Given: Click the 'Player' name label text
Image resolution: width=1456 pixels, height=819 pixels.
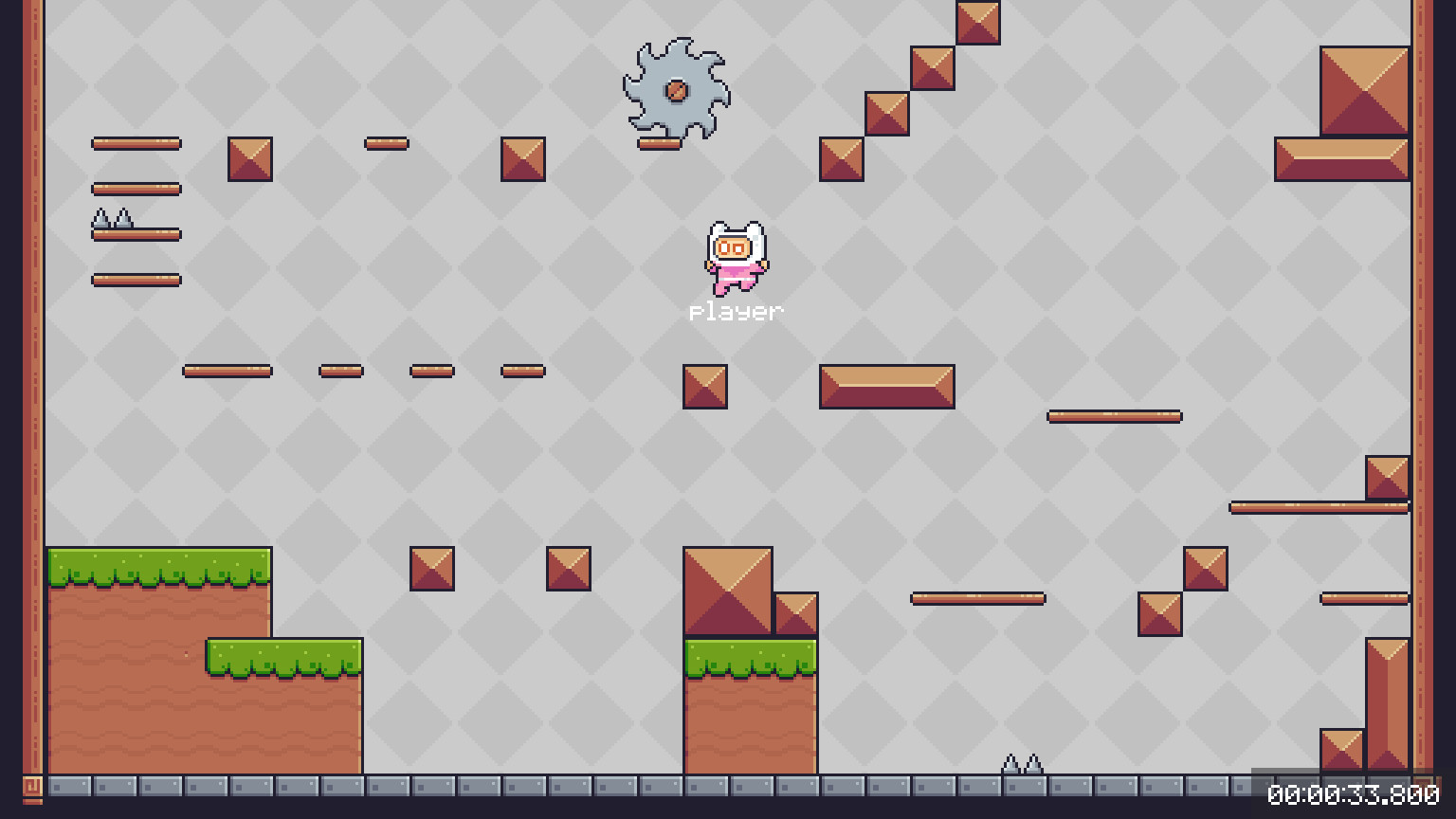Looking at the screenshot, I should [x=736, y=309].
